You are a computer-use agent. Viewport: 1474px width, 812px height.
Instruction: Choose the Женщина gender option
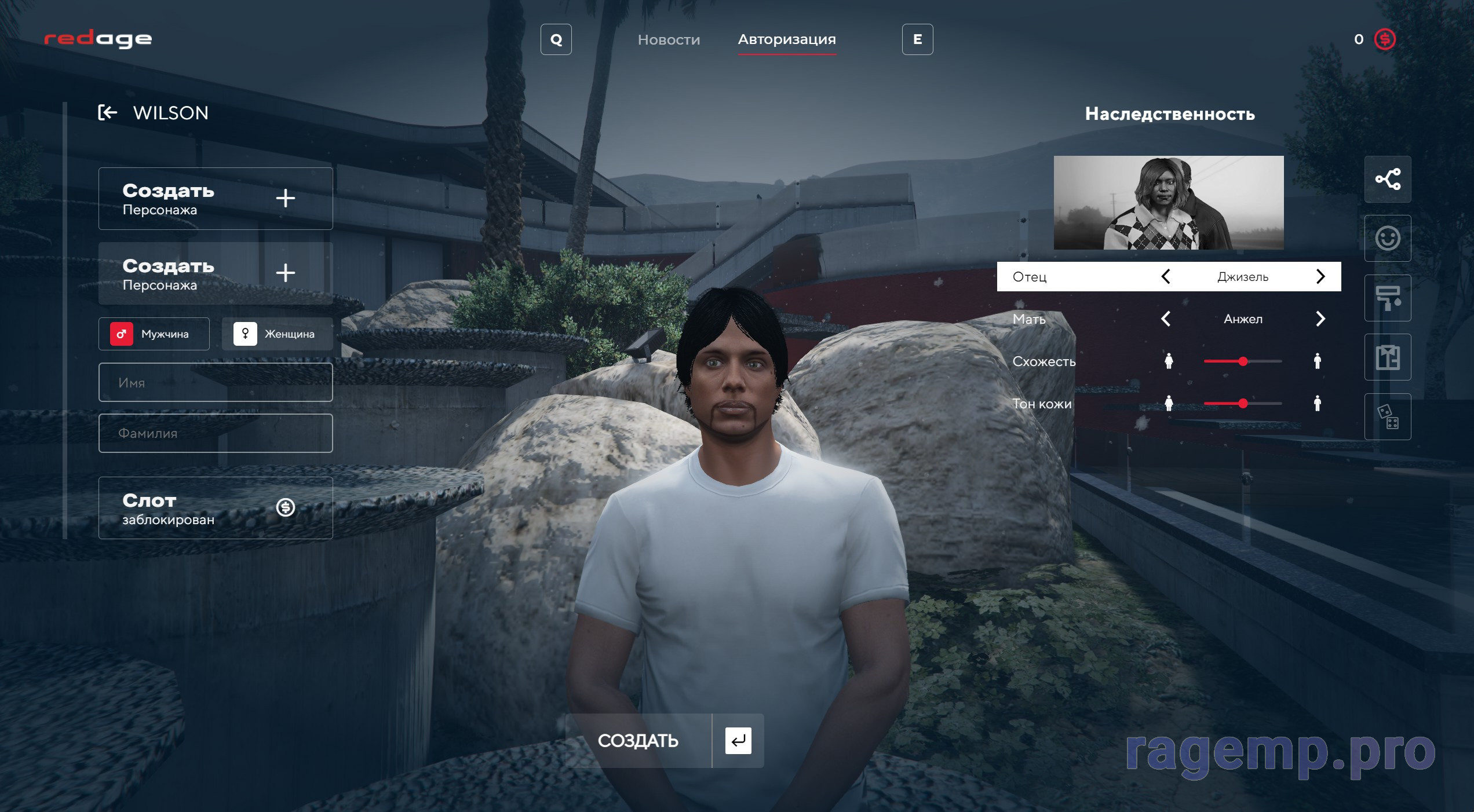(277, 334)
